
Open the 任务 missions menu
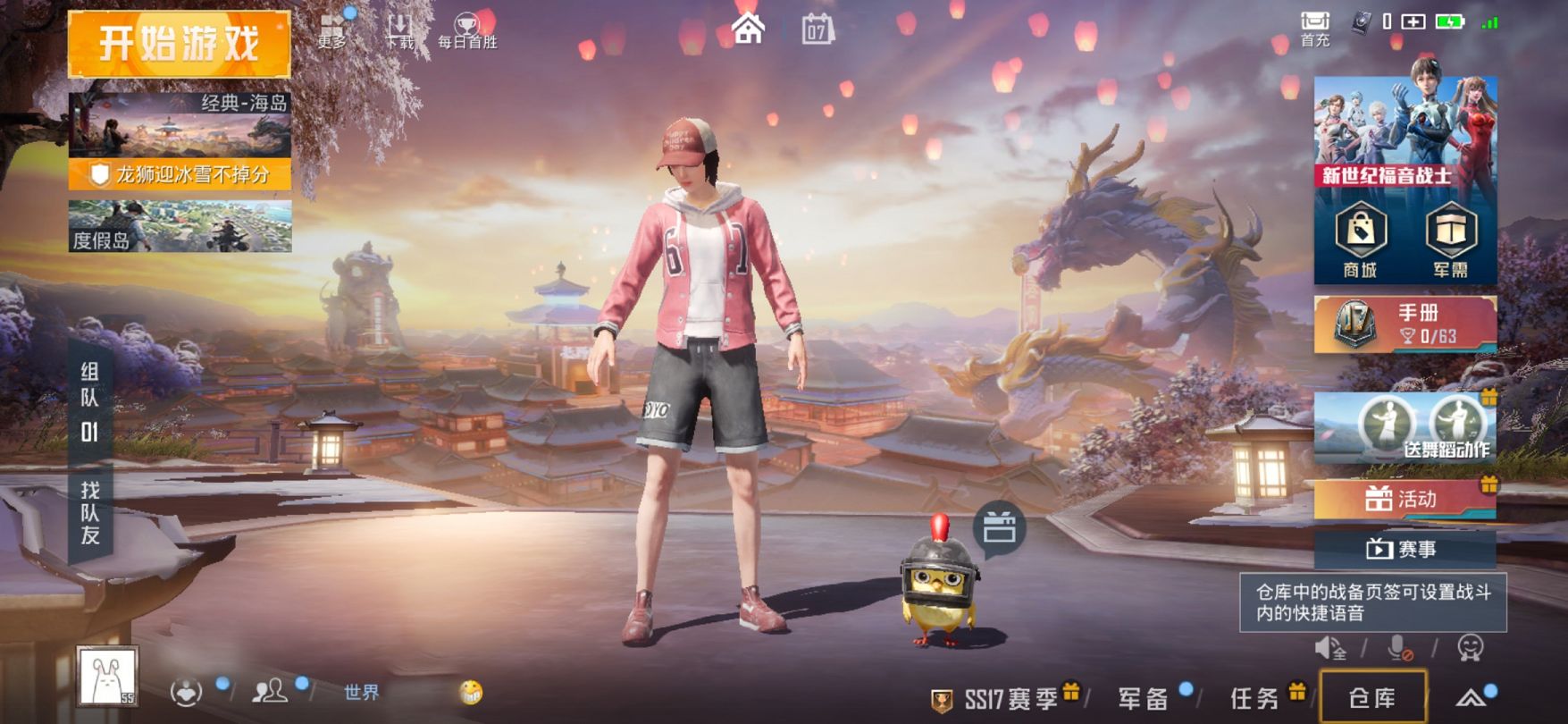tap(1254, 698)
